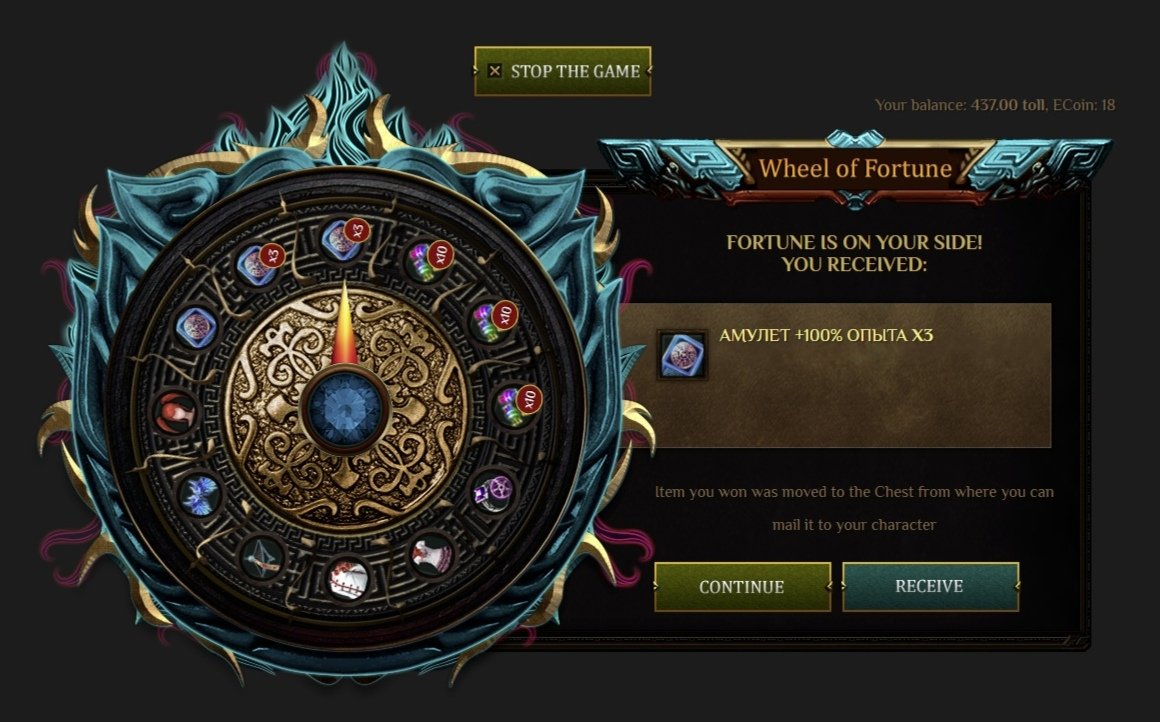Receive the won amulet prize
1160x722 pixels.
coord(930,587)
